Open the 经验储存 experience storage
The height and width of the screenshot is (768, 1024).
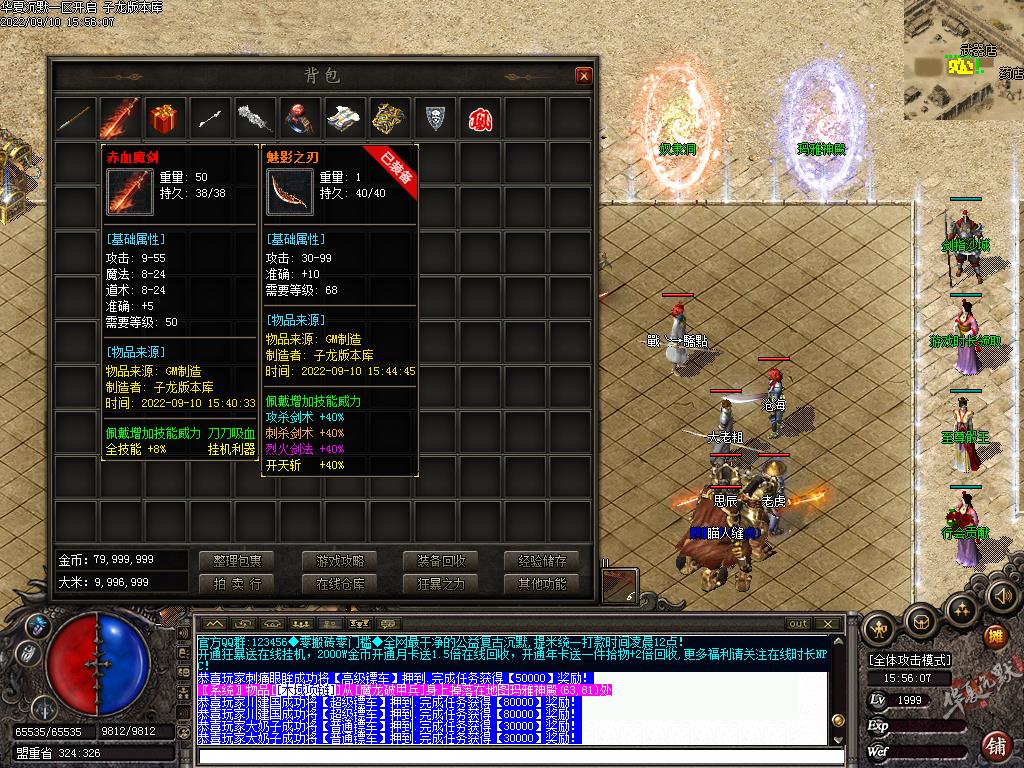[542, 561]
